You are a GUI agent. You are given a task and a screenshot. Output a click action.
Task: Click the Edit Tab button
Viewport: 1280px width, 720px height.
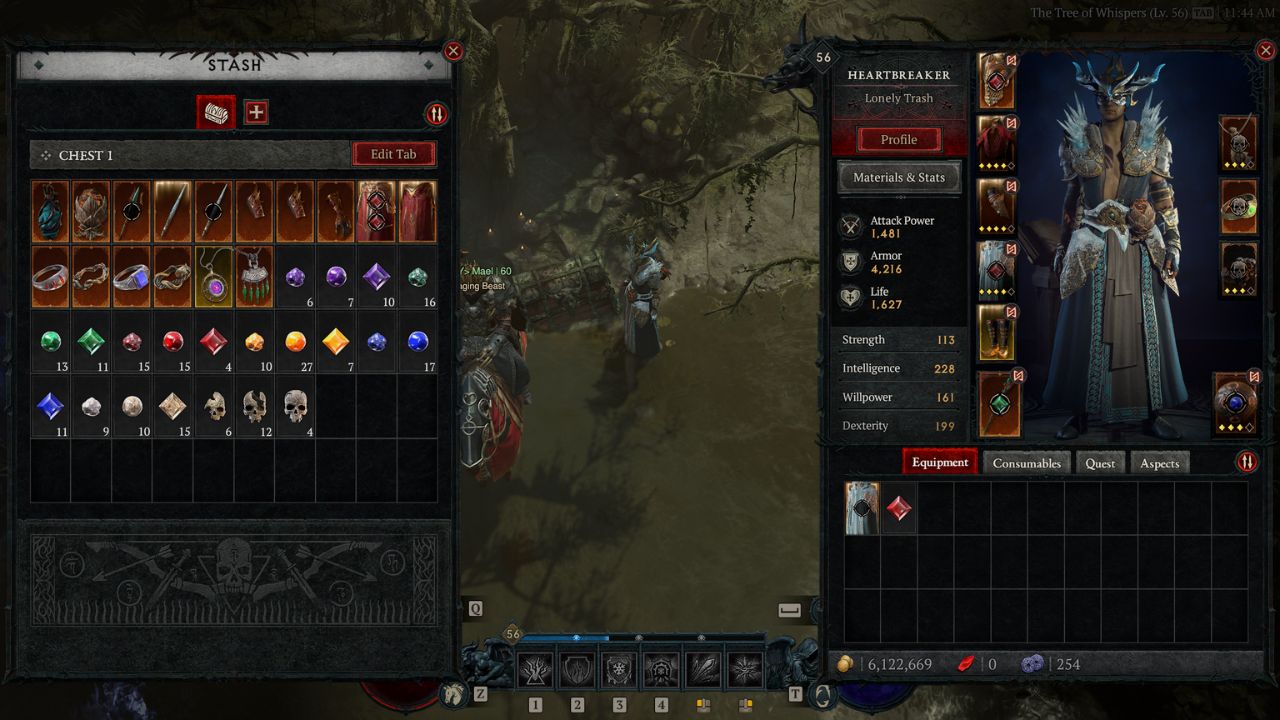[x=393, y=154]
